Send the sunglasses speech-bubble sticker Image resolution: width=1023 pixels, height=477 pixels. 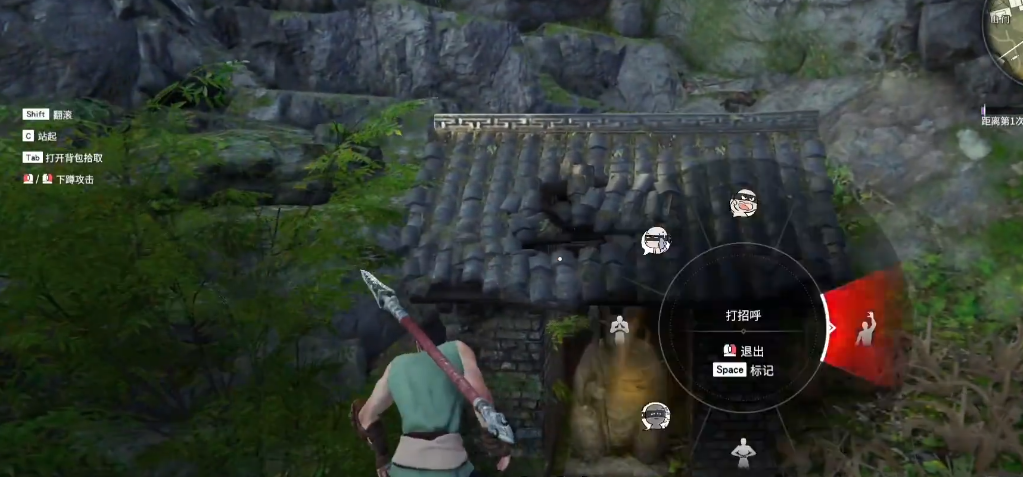coord(655,240)
